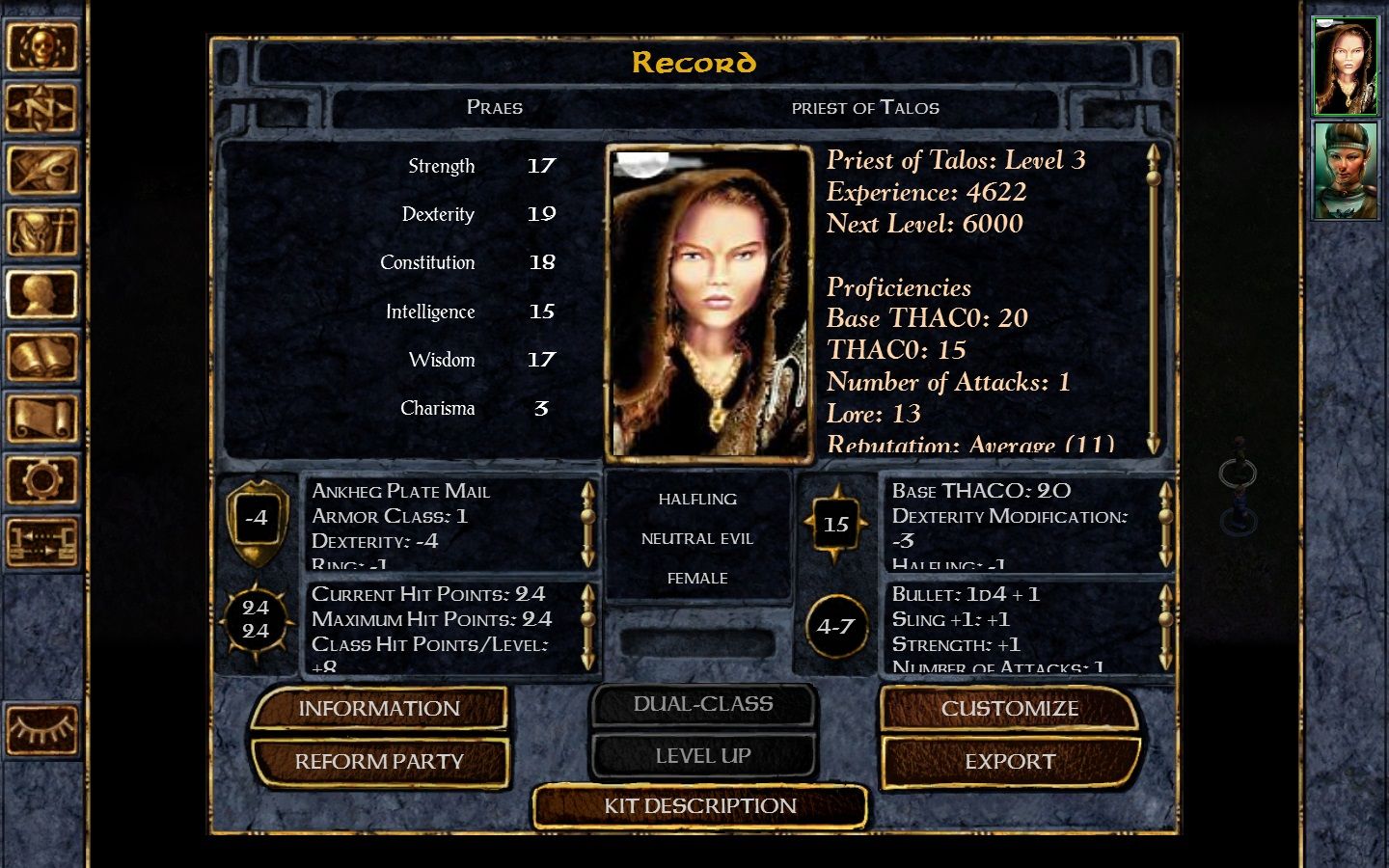This screenshot has width=1389, height=868.
Task: Open the area map compass icon
Action: click(x=41, y=108)
